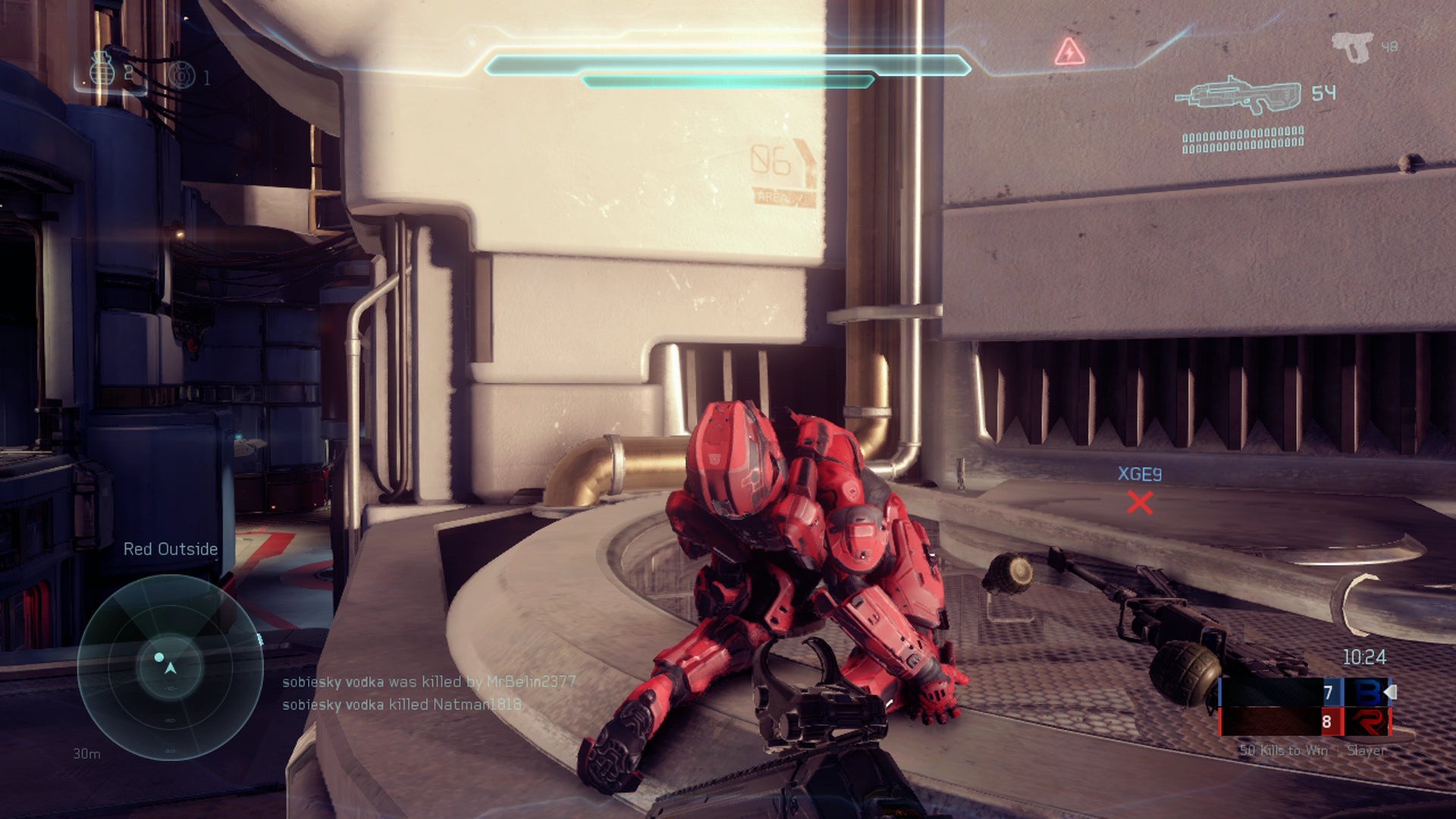Click the XGE9 death marker
This screenshot has height=819, width=1456.
tap(1139, 501)
